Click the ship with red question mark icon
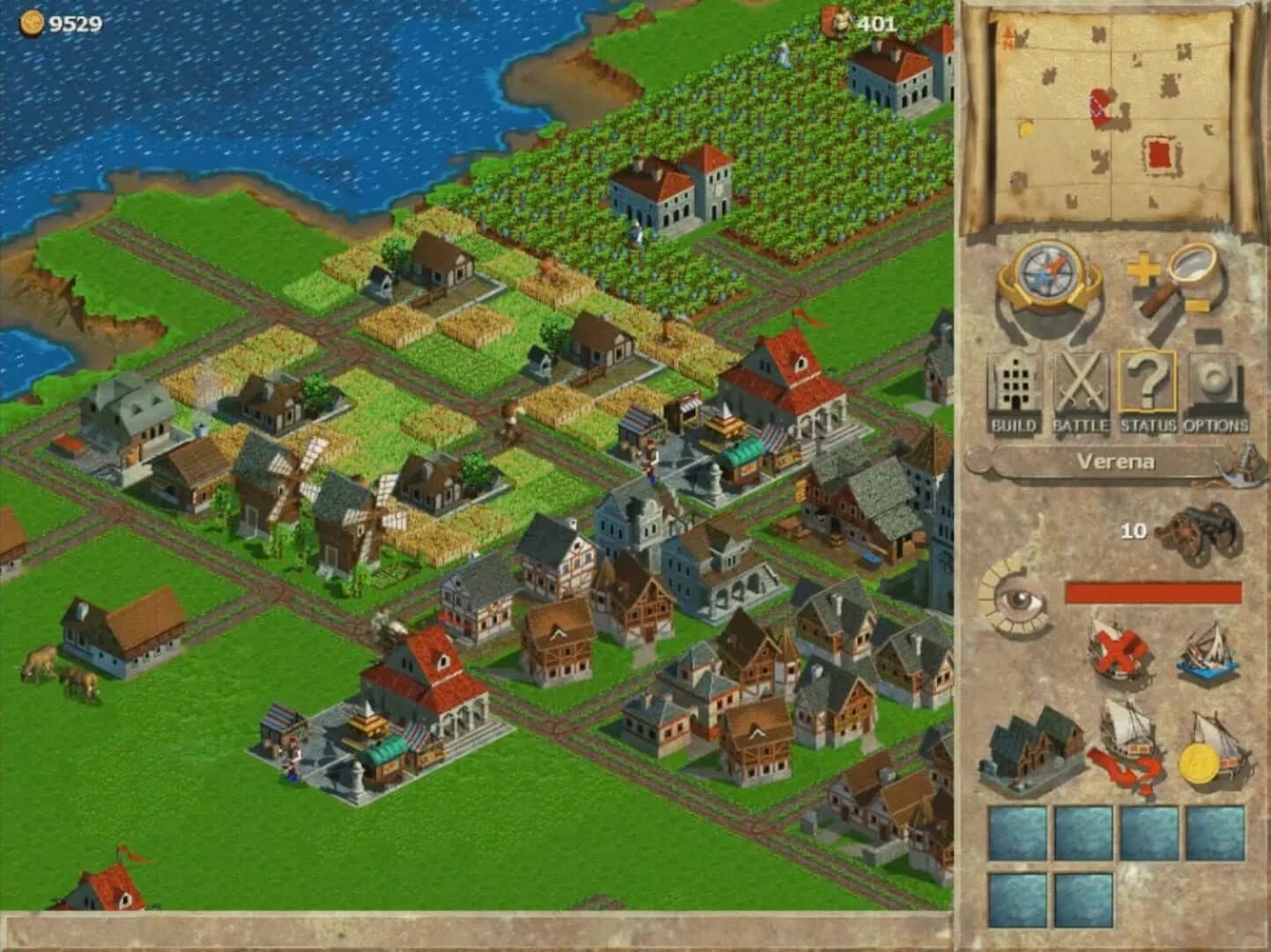 [1126, 745]
